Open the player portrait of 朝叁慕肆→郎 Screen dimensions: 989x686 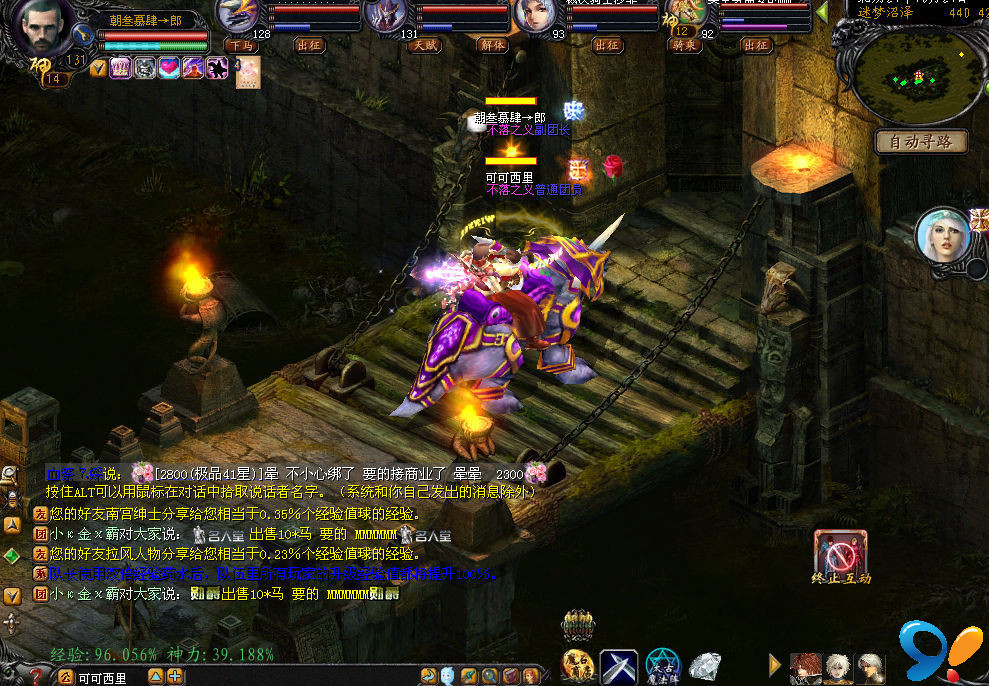pos(40,32)
